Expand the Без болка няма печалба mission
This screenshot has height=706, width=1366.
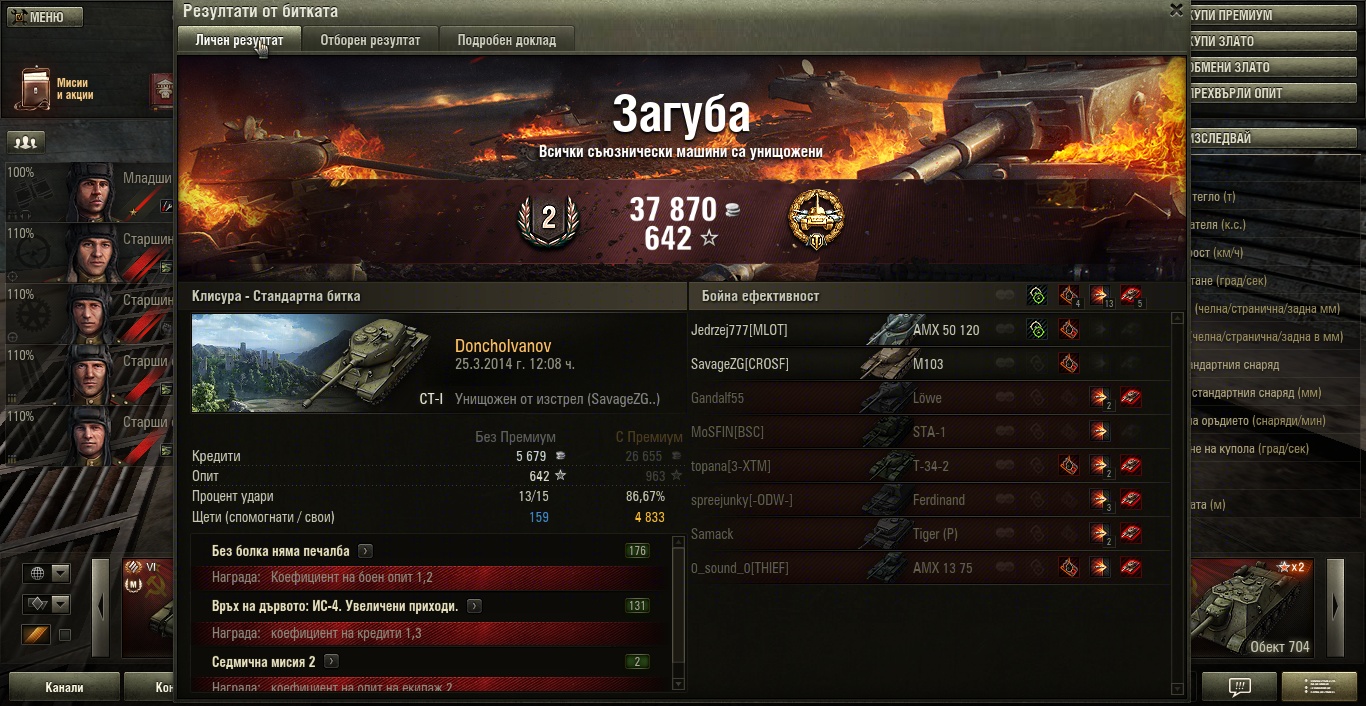366,551
